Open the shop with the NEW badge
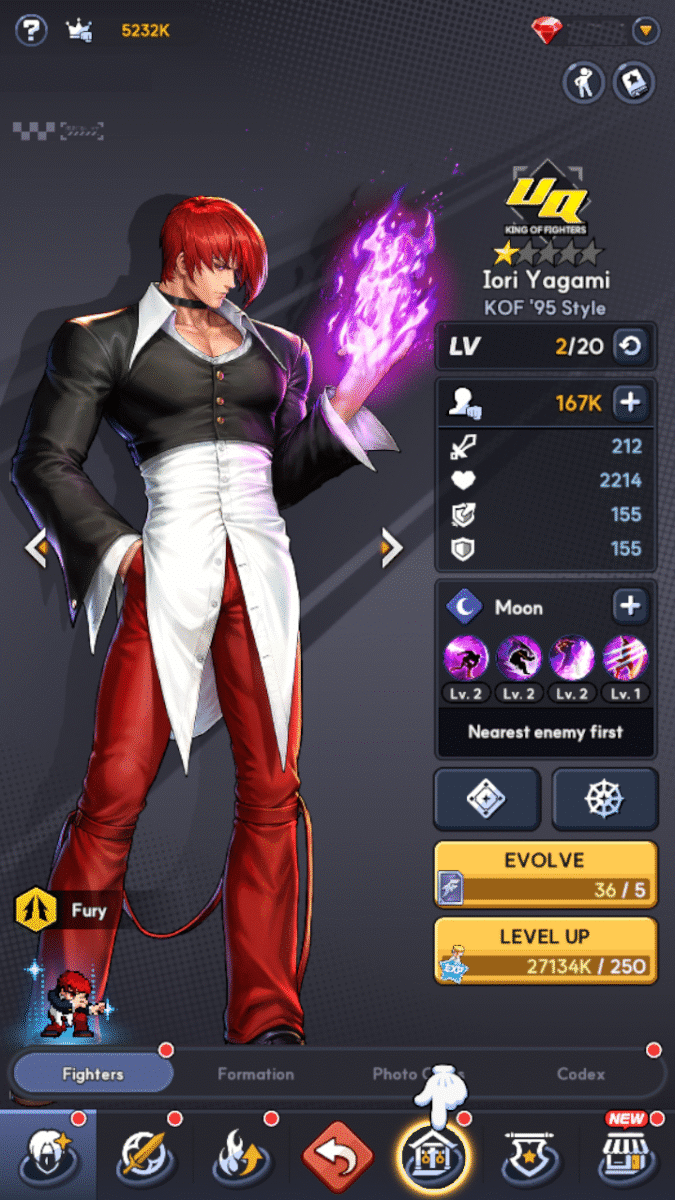 pos(625,1155)
